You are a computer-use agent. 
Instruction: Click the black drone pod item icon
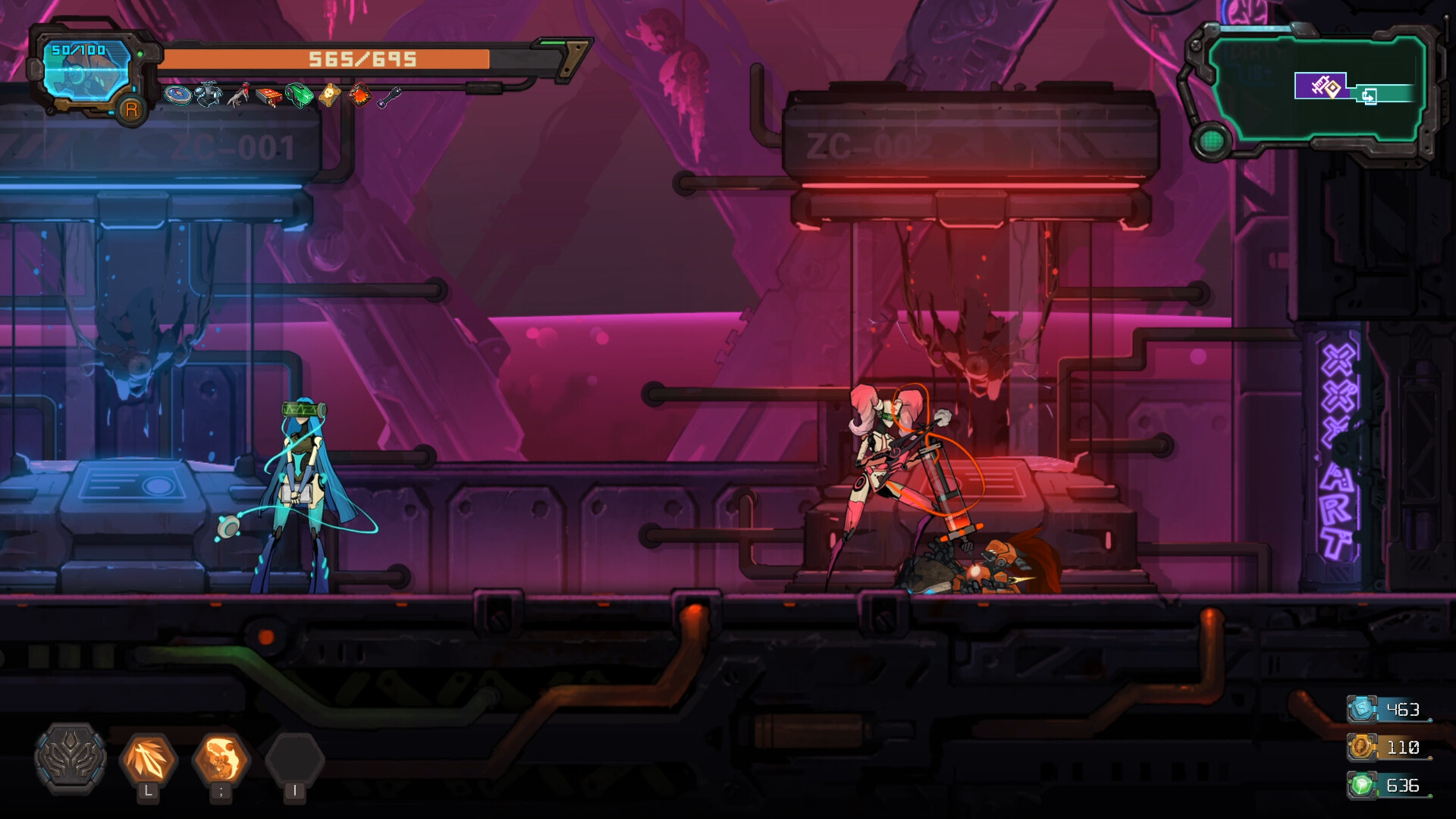click(207, 94)
